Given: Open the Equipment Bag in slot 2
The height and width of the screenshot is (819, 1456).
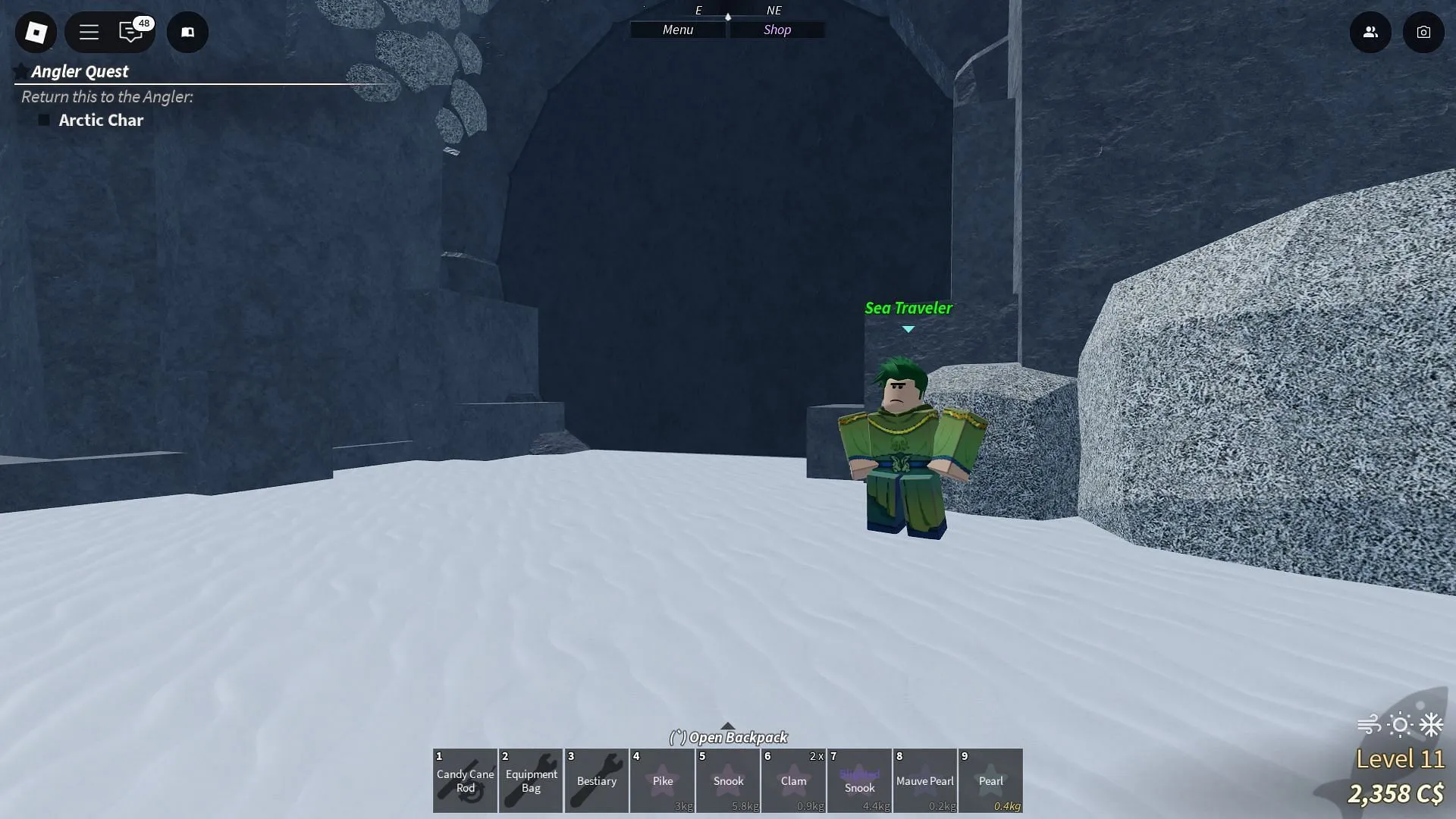Looking at the screenshot, I should pos(530,780).
